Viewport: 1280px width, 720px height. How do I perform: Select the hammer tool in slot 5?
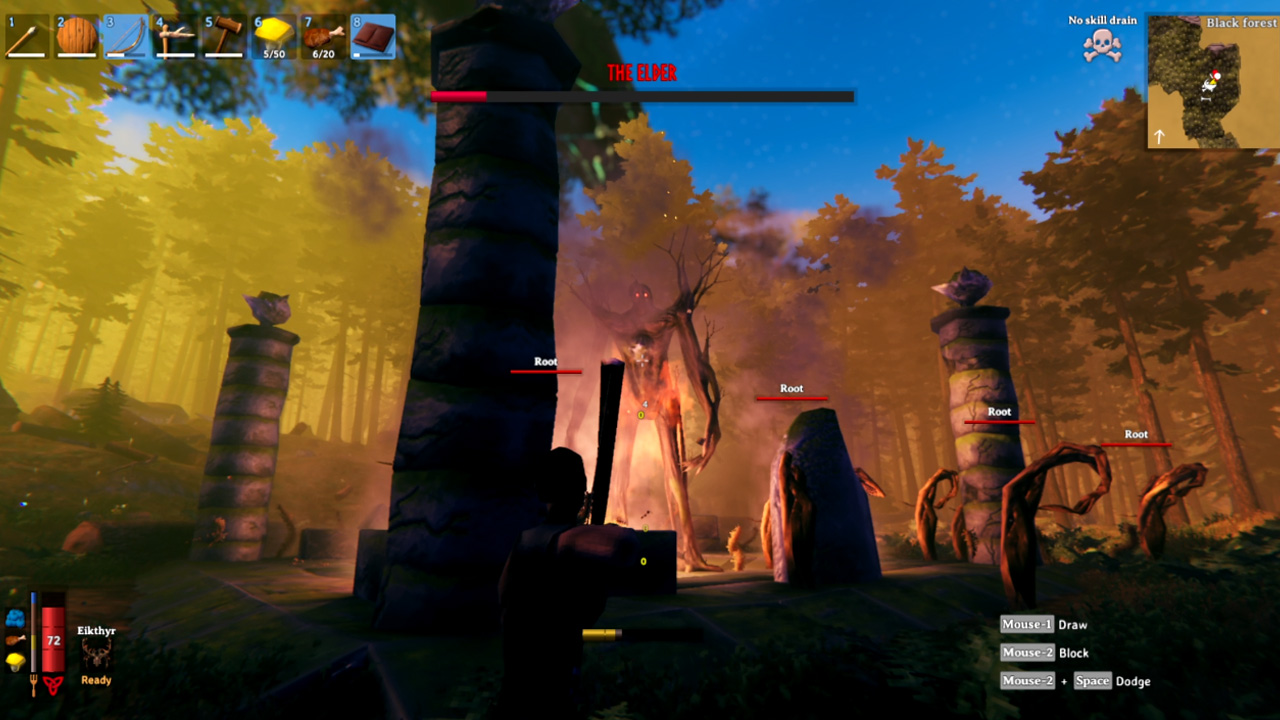223,36
